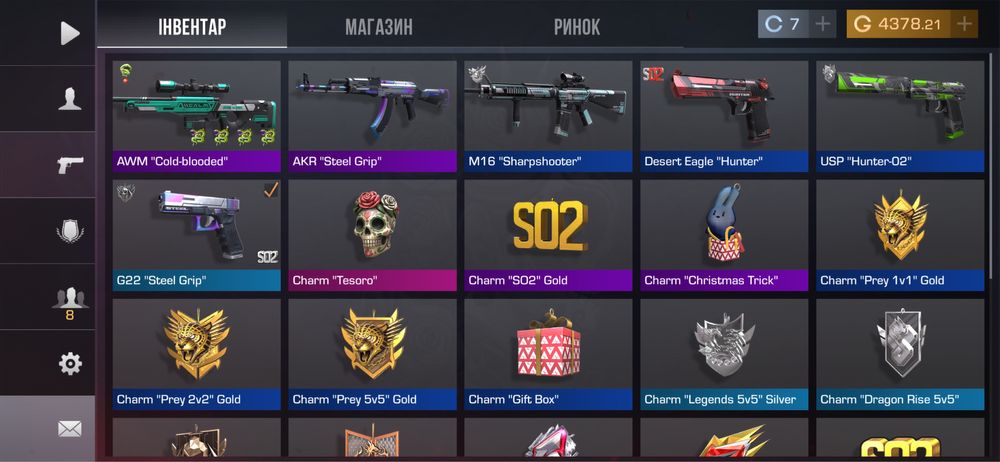Select the Charm "Gift Box" item
The width and height of the screenshot is (1000, 462).
click(549, 354)
